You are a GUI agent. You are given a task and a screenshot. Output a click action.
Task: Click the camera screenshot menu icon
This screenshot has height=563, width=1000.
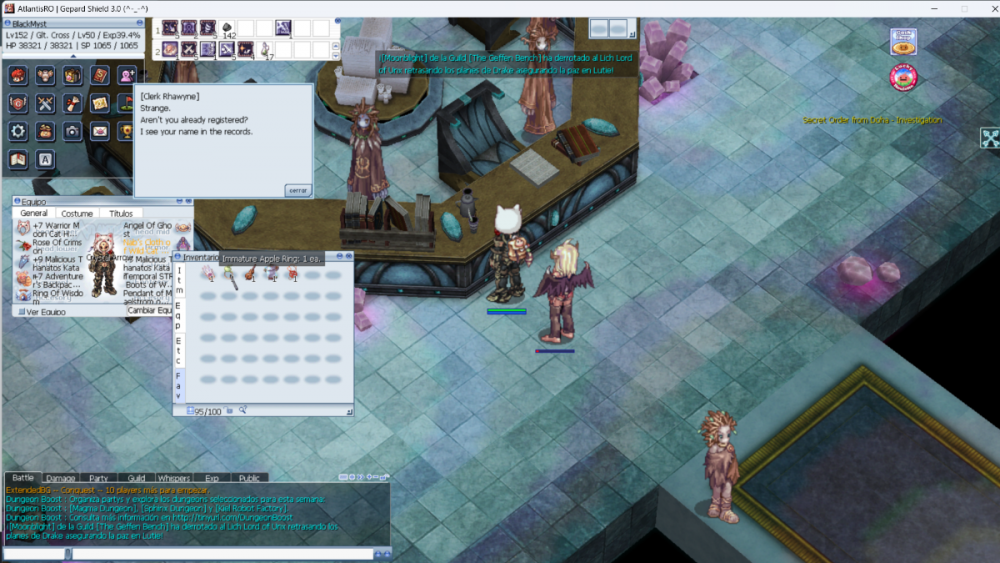tap(72, 131)
